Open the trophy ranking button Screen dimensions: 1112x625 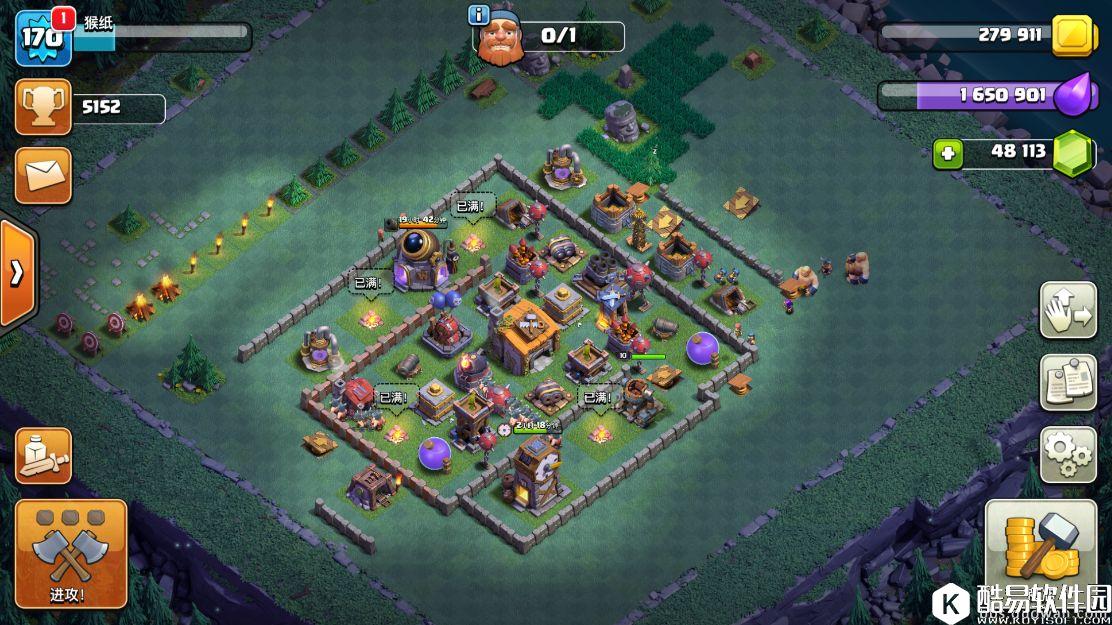pos(43,107)
